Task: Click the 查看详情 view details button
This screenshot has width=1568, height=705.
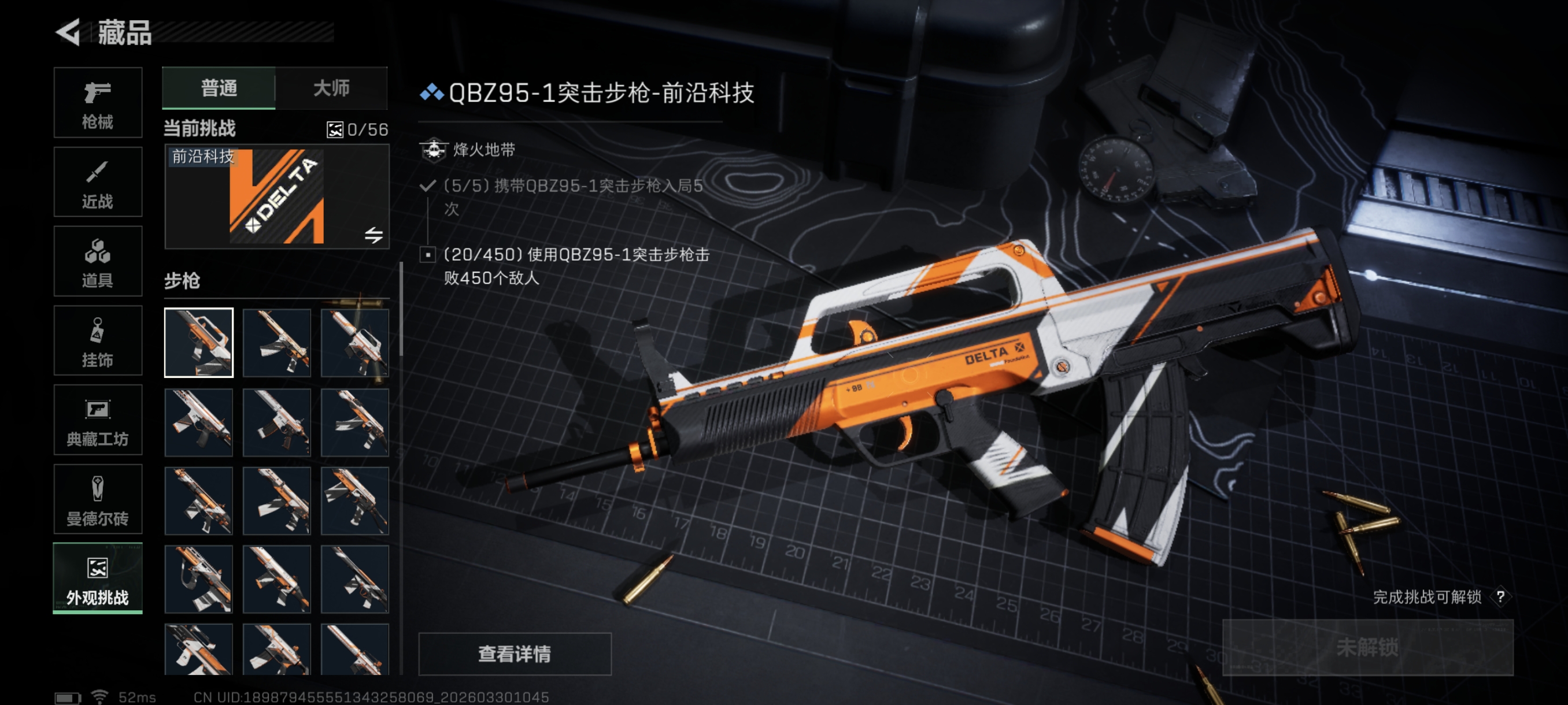Action: tap(515, 654)
